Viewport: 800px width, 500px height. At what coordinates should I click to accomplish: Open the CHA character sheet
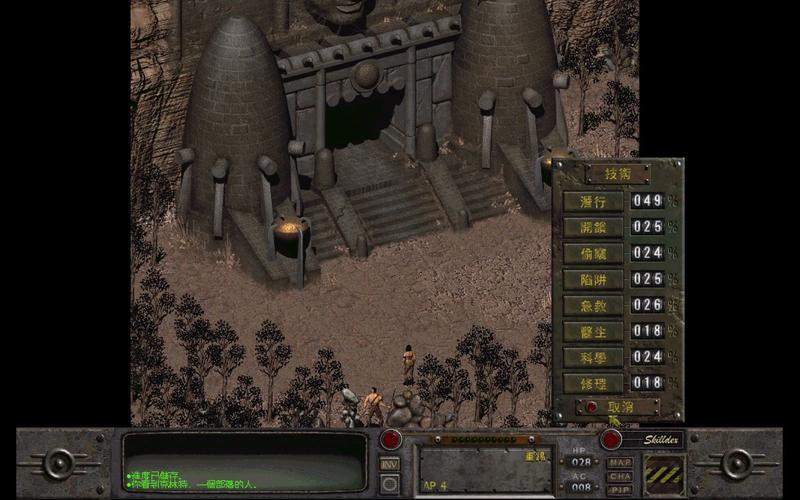click(620, 476)
